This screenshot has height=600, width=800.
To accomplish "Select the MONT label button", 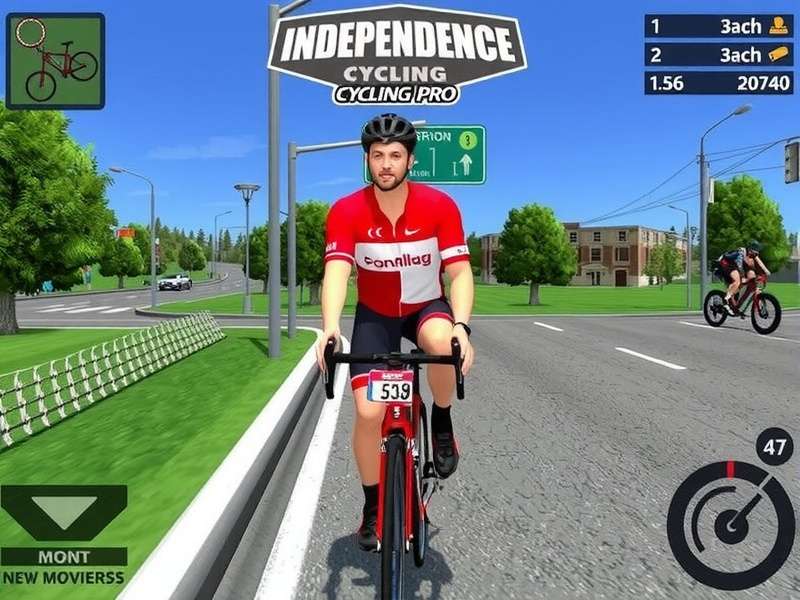I will click(x=64, y=557).
